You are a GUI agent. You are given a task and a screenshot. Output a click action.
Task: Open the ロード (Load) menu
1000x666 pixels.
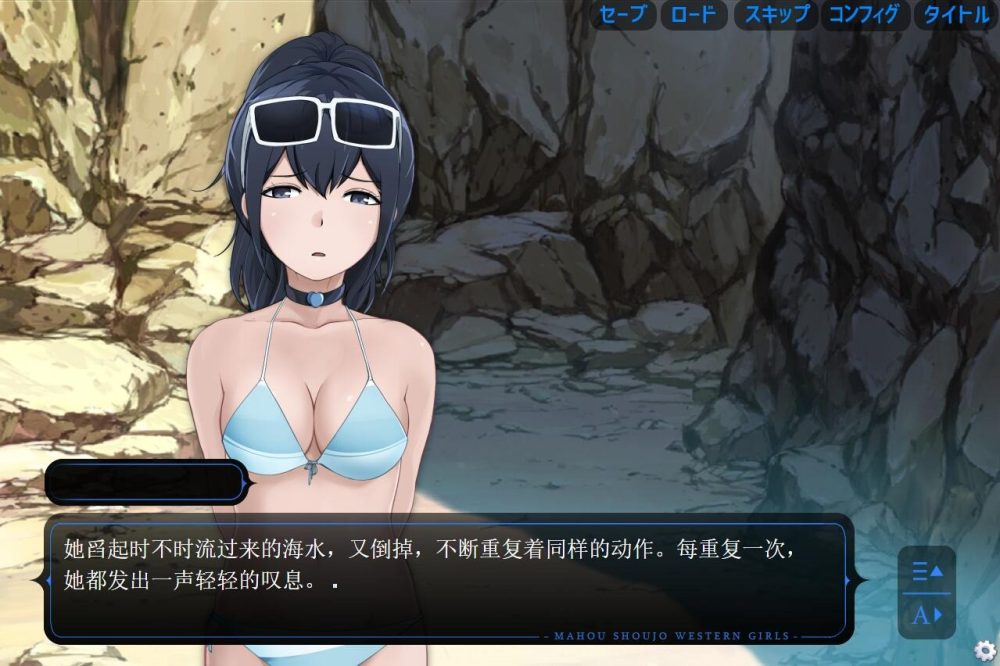[693, 15]
